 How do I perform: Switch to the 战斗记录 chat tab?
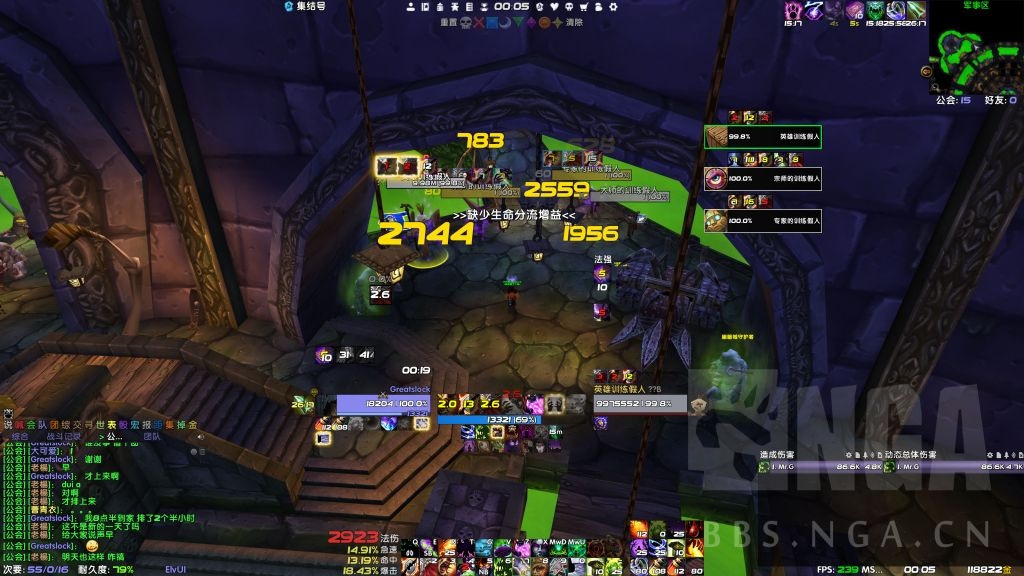tap(63, 436)
